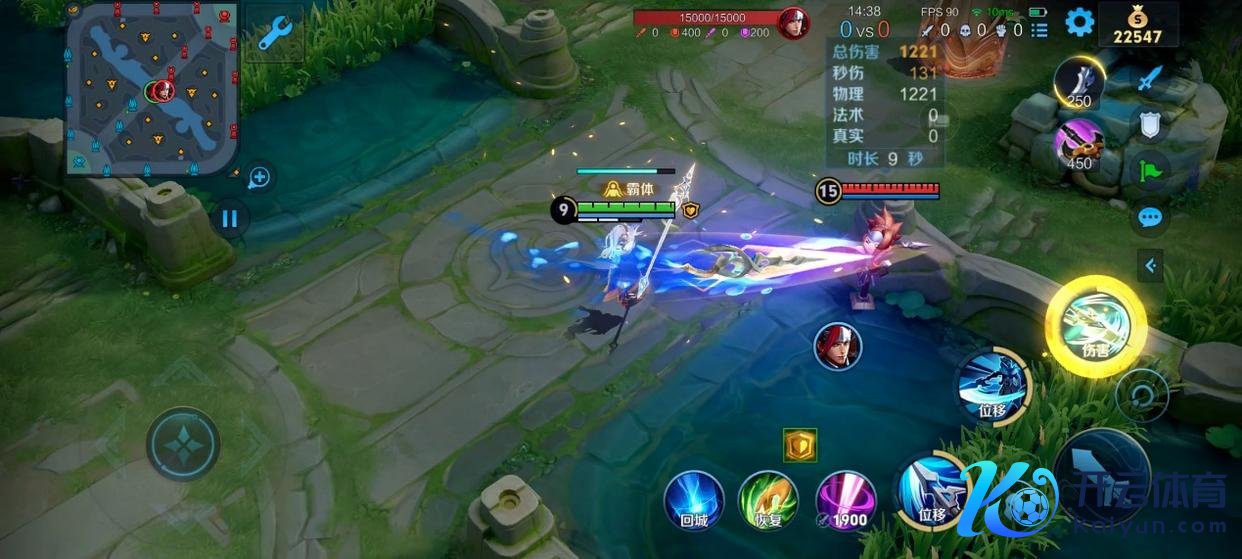This screenshot has height=559, width=1242.
Task: Buy the recommended 250-gold item
Action: coord(1080,85)
